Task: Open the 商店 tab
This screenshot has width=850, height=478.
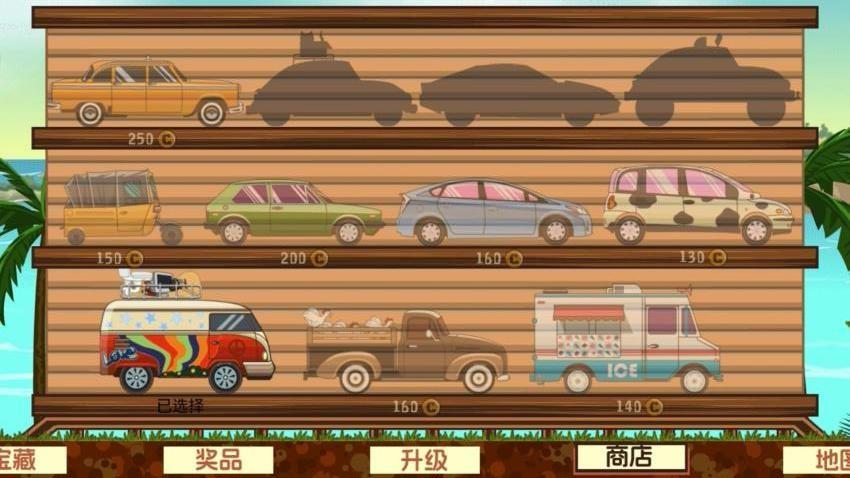Action: (630, 457)
